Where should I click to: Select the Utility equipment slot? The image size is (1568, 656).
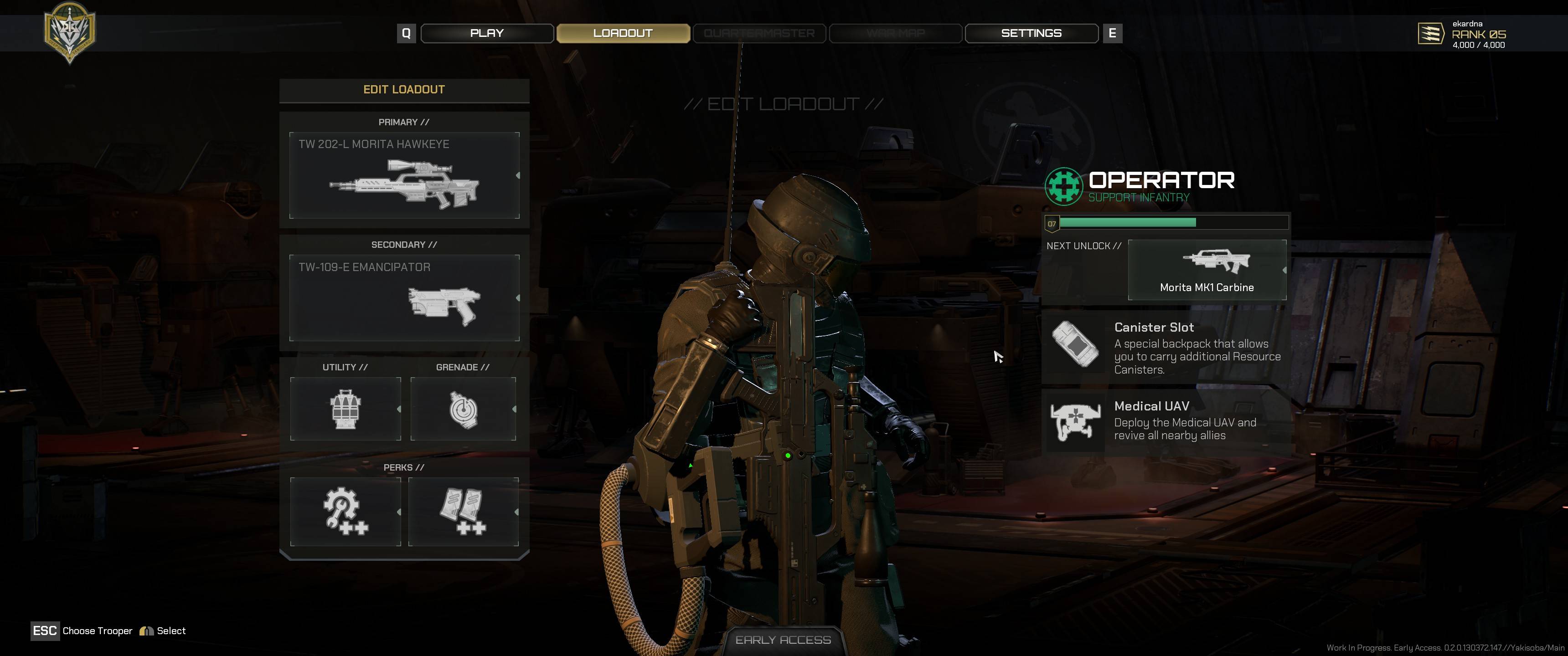pyautogui.click(x=345, y=409)
